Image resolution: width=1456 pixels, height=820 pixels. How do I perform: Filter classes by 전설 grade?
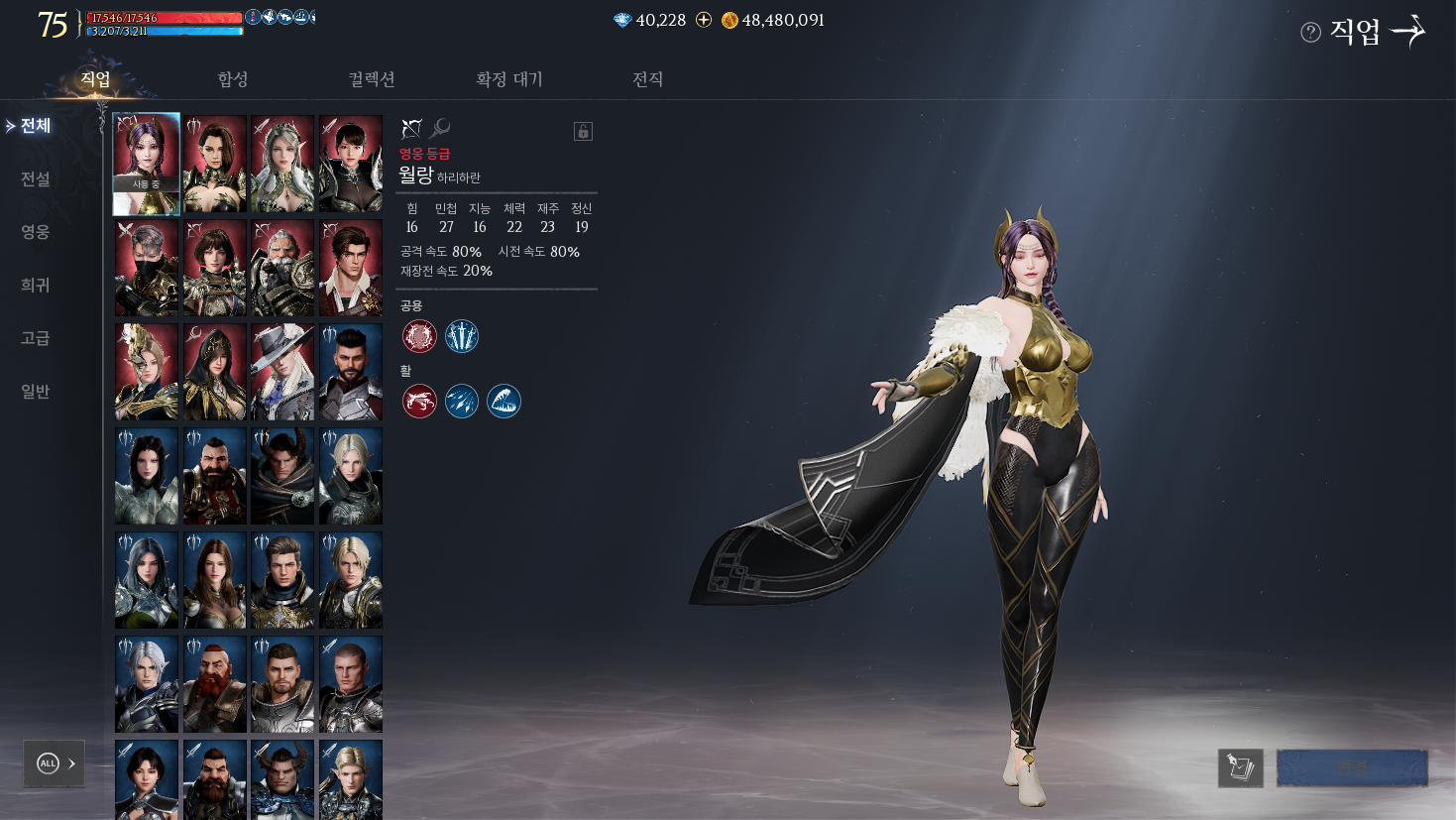click(x=36, y=178)
